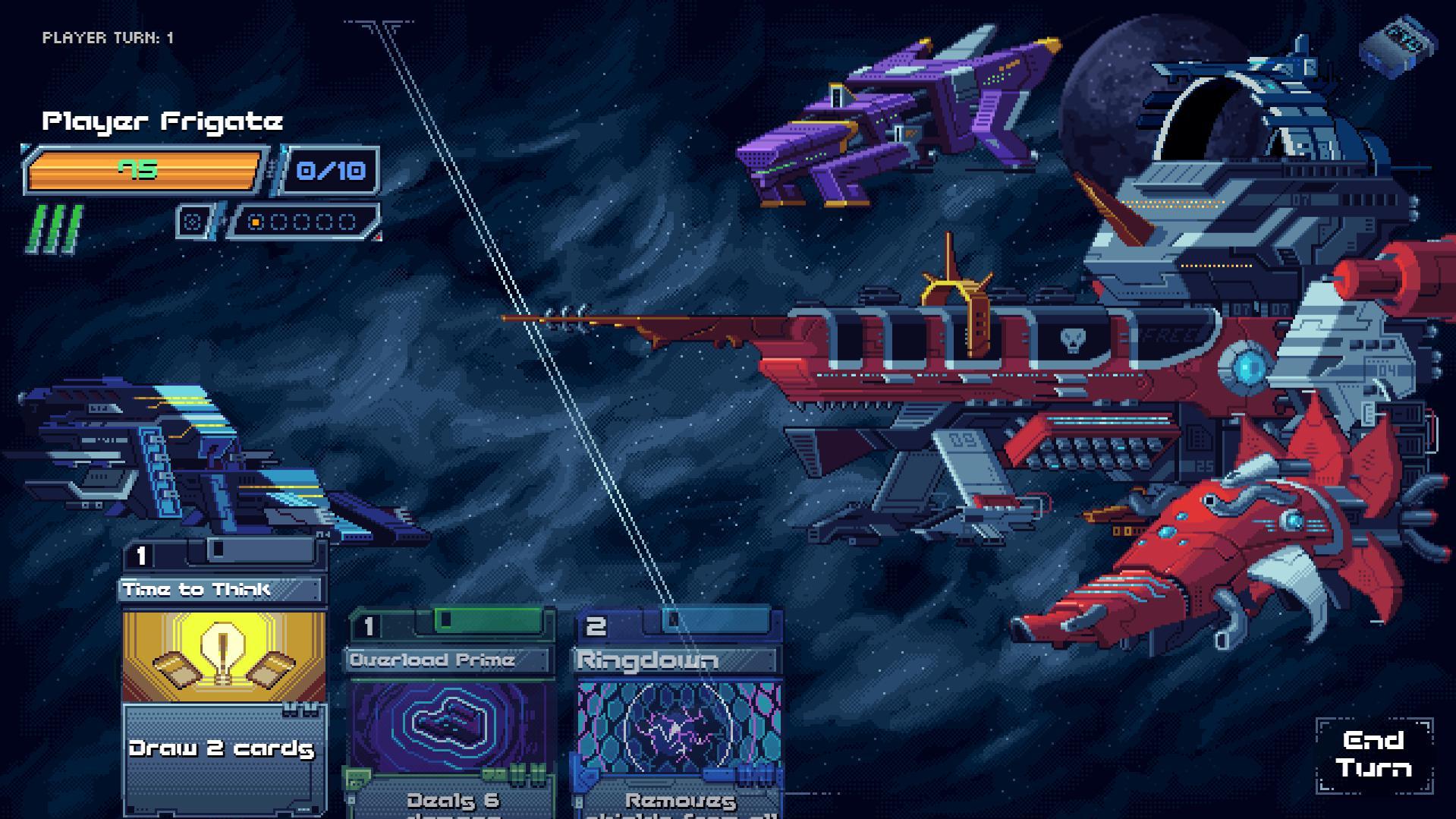Viewport: 1456px width, 819px height.
Task: Click the Player Frigate name header
Action: pyautogui.click(x=162, y=120)
